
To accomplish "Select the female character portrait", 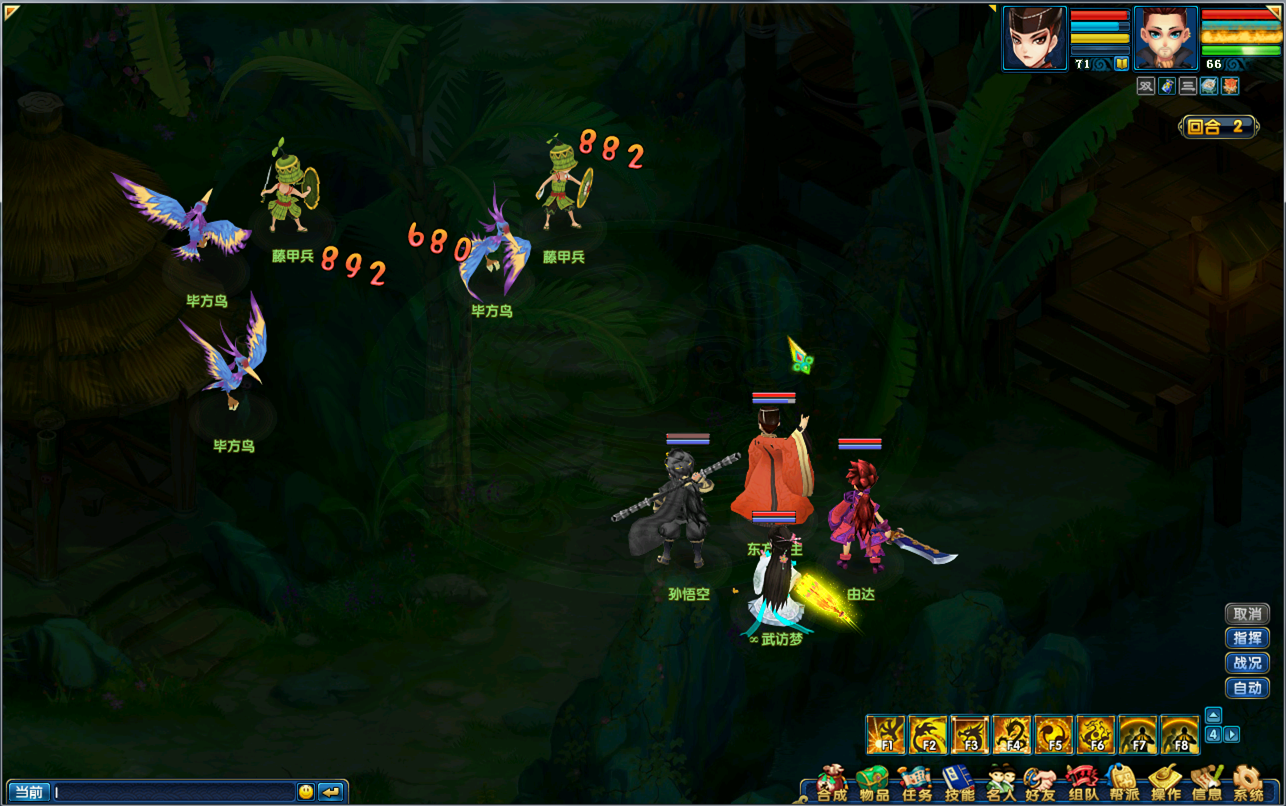I will [x=1034, y=38].
